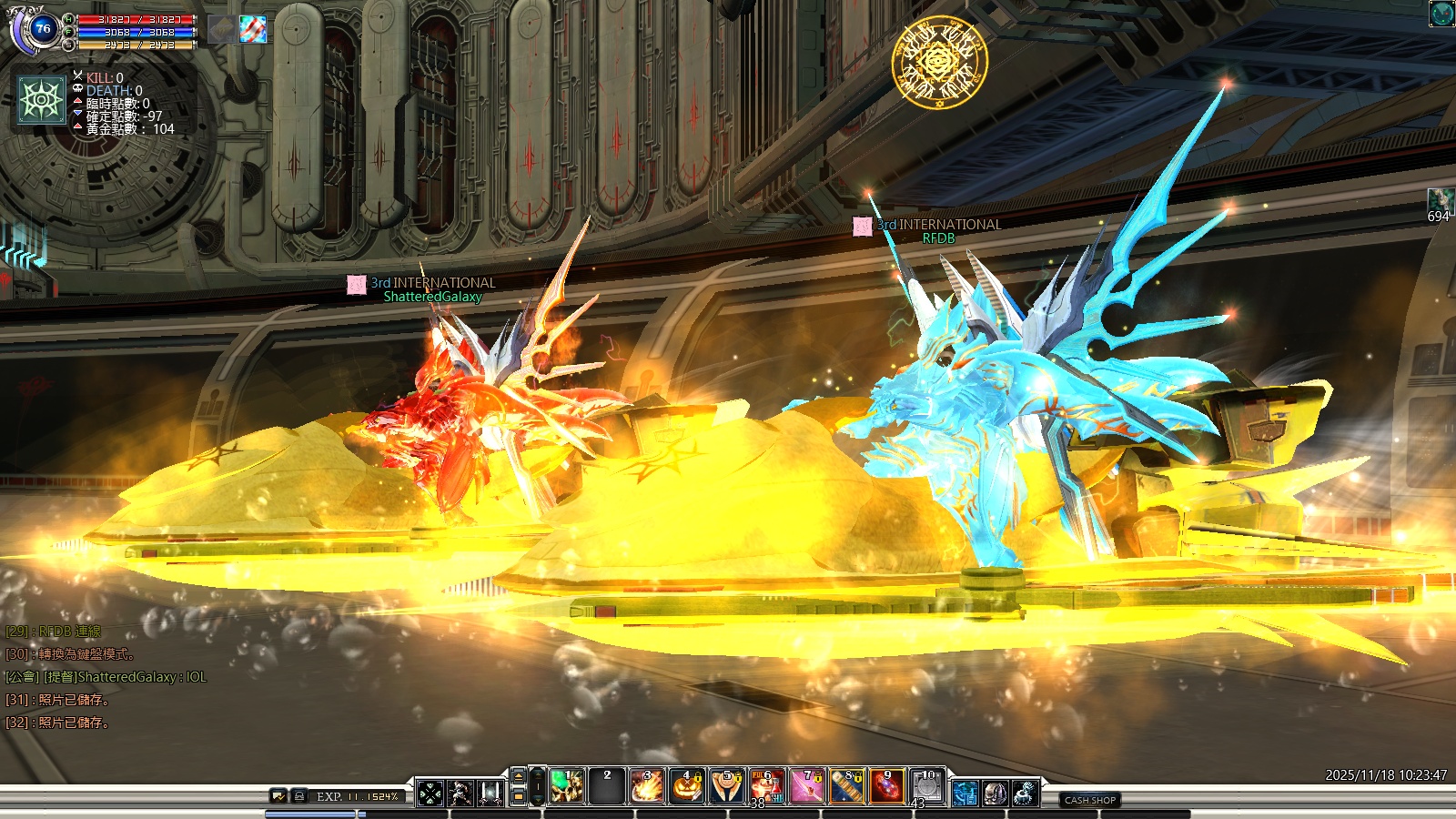Open the character figure icon beside hotbar
1456x819 pixels.
(460, 794)
